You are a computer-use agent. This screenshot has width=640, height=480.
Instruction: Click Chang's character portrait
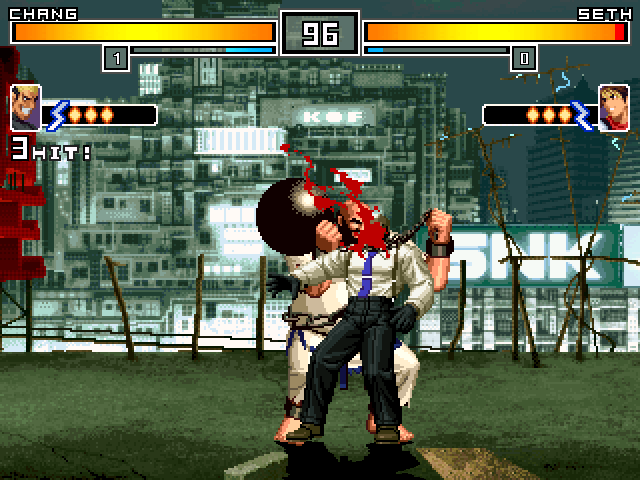tap(26, 107)
